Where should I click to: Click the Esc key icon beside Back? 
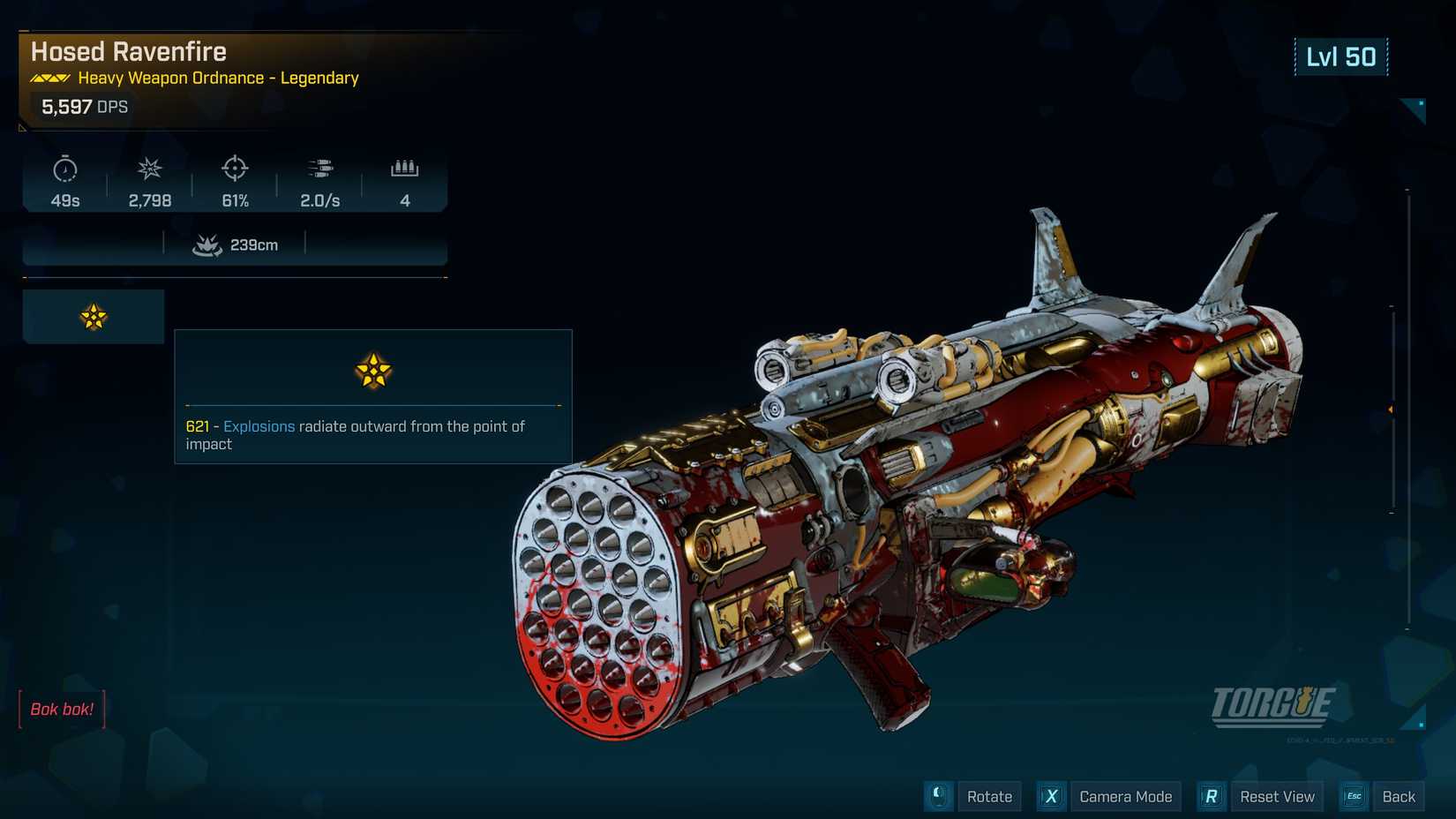[x=1353, y=796]
